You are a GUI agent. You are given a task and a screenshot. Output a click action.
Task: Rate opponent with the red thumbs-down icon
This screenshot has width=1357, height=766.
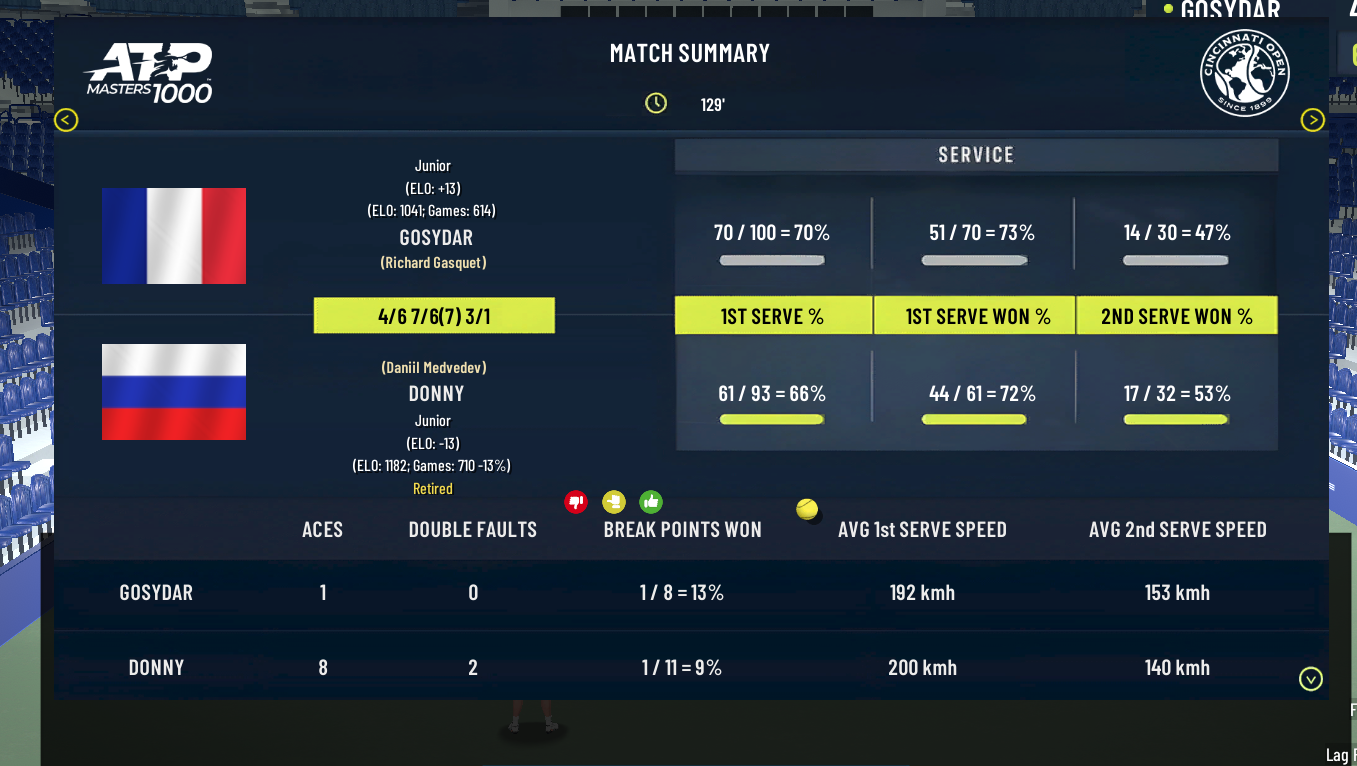pyautogui.click(x=576, y=502)
